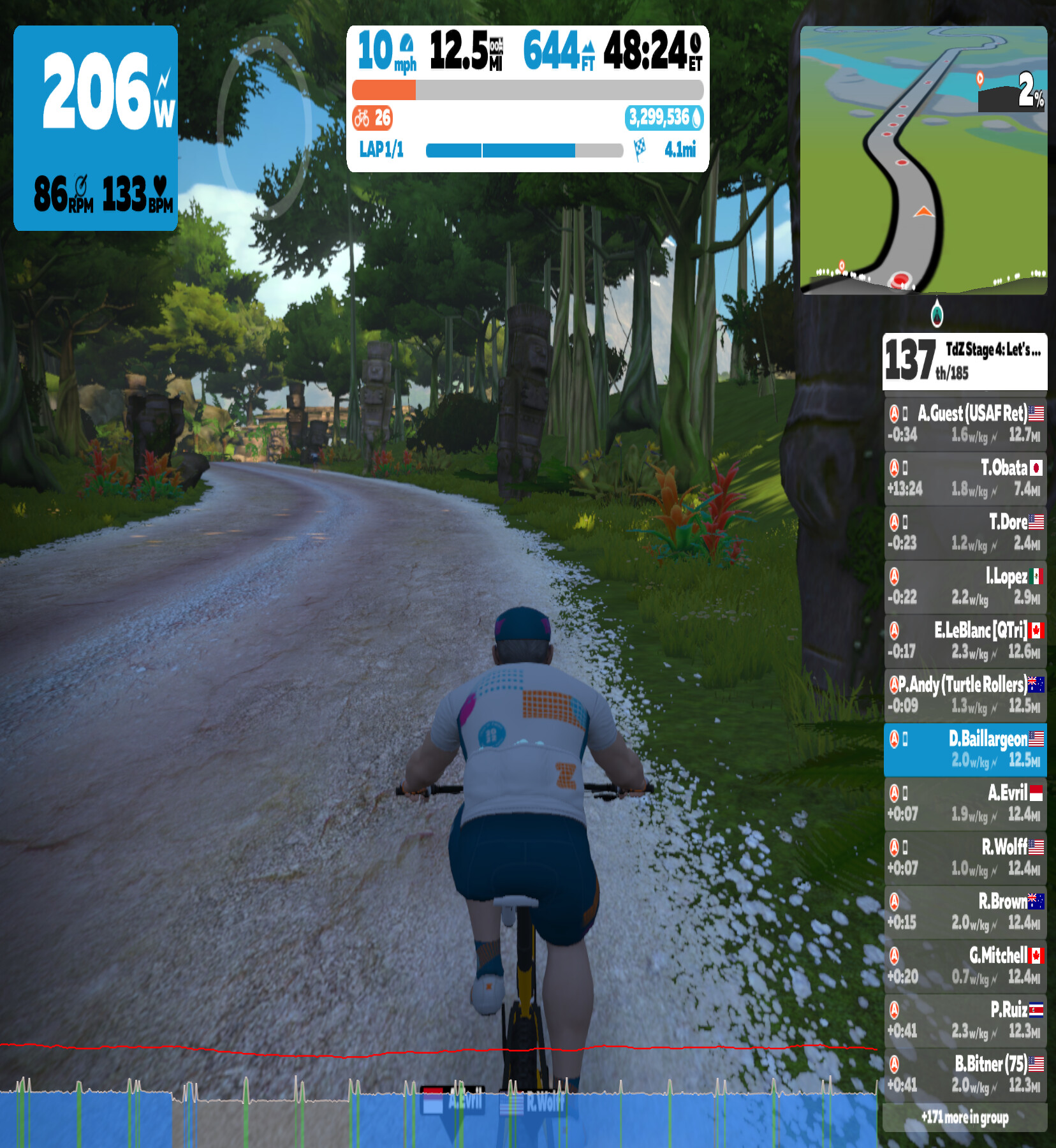Expand the +171 more in group entry
The image size is (1056, 1148).
[x=965, y=1117]
